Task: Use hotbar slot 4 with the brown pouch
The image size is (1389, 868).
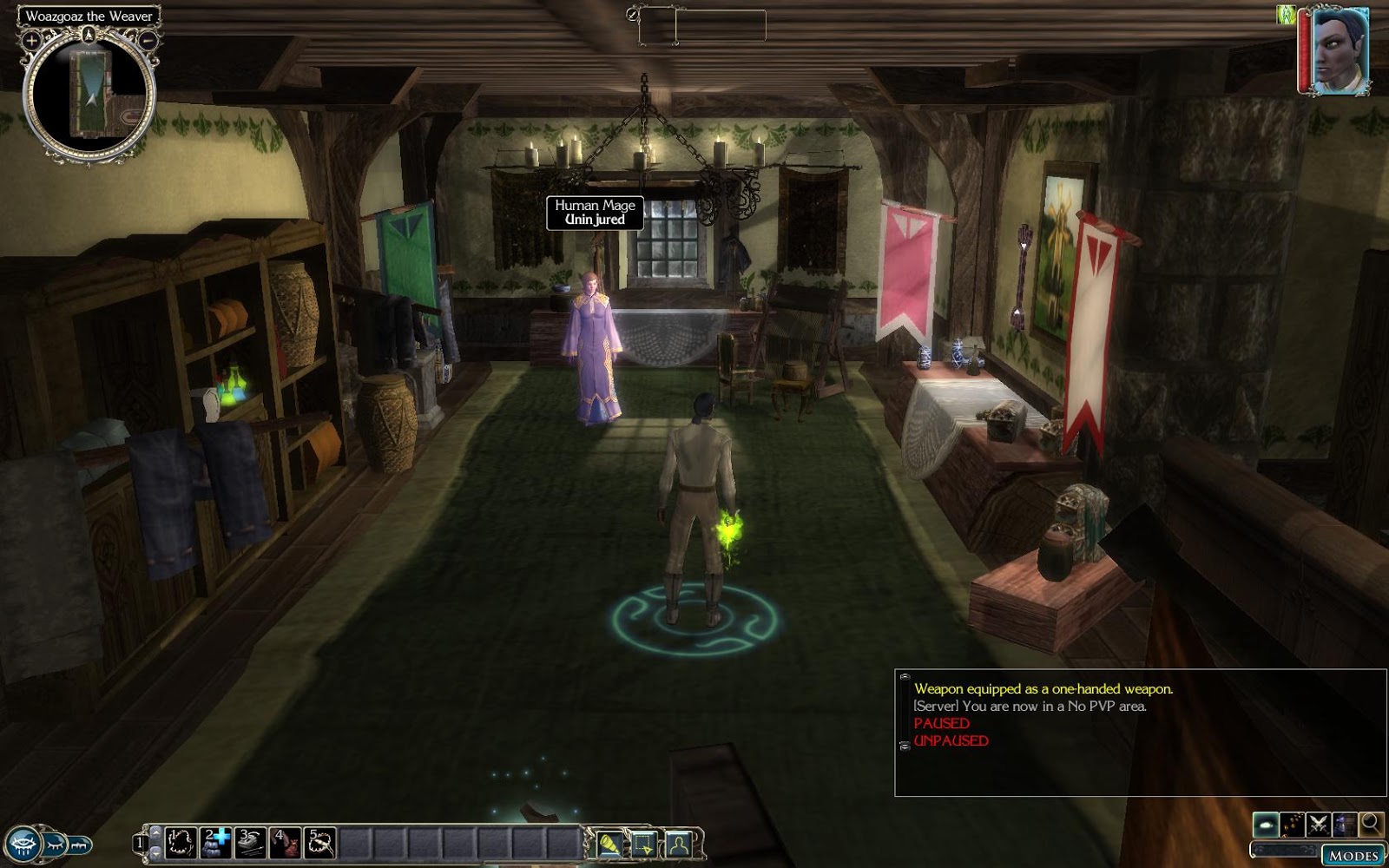Action: (x=285, y=842)
